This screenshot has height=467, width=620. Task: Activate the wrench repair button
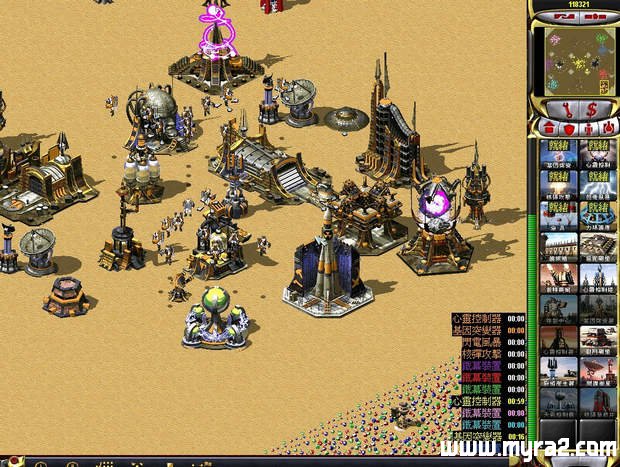coord(562,108)
